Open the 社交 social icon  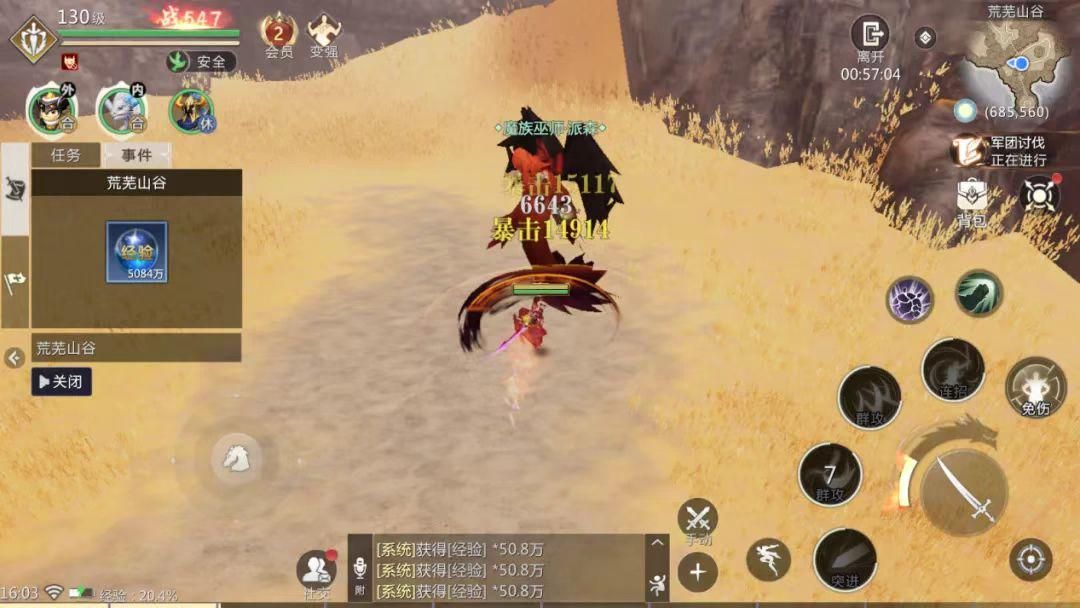(316, 570)
